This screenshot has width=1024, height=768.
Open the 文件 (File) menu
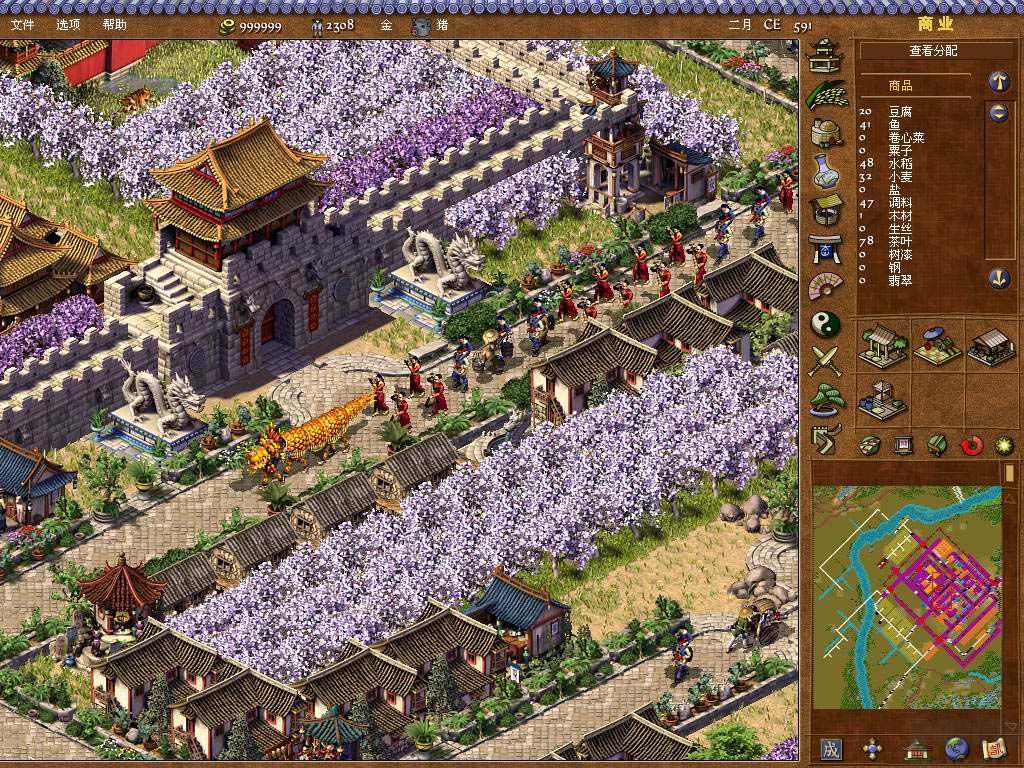click(22, 24)
